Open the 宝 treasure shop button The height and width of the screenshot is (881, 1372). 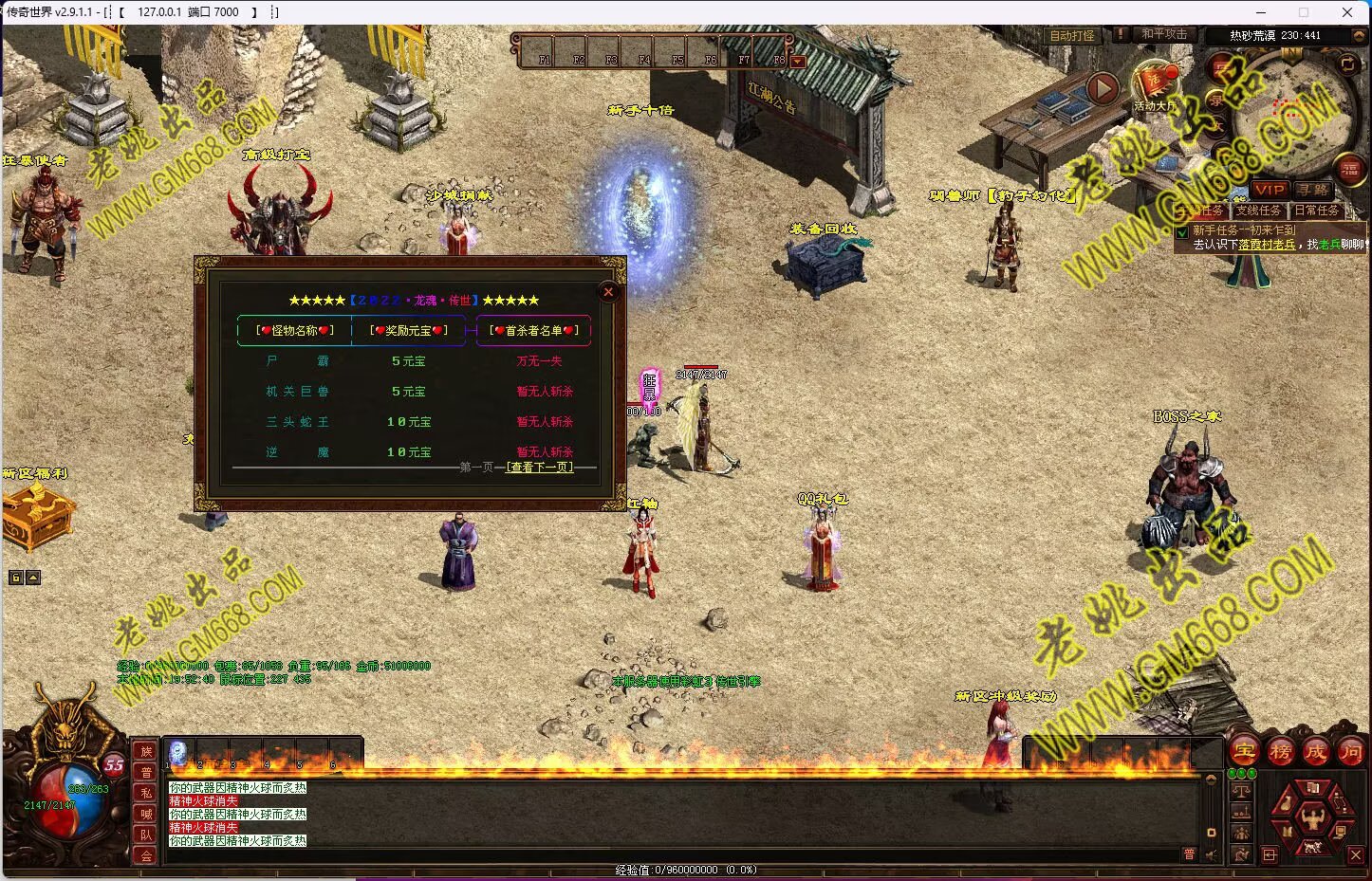tap(1244, 752)
